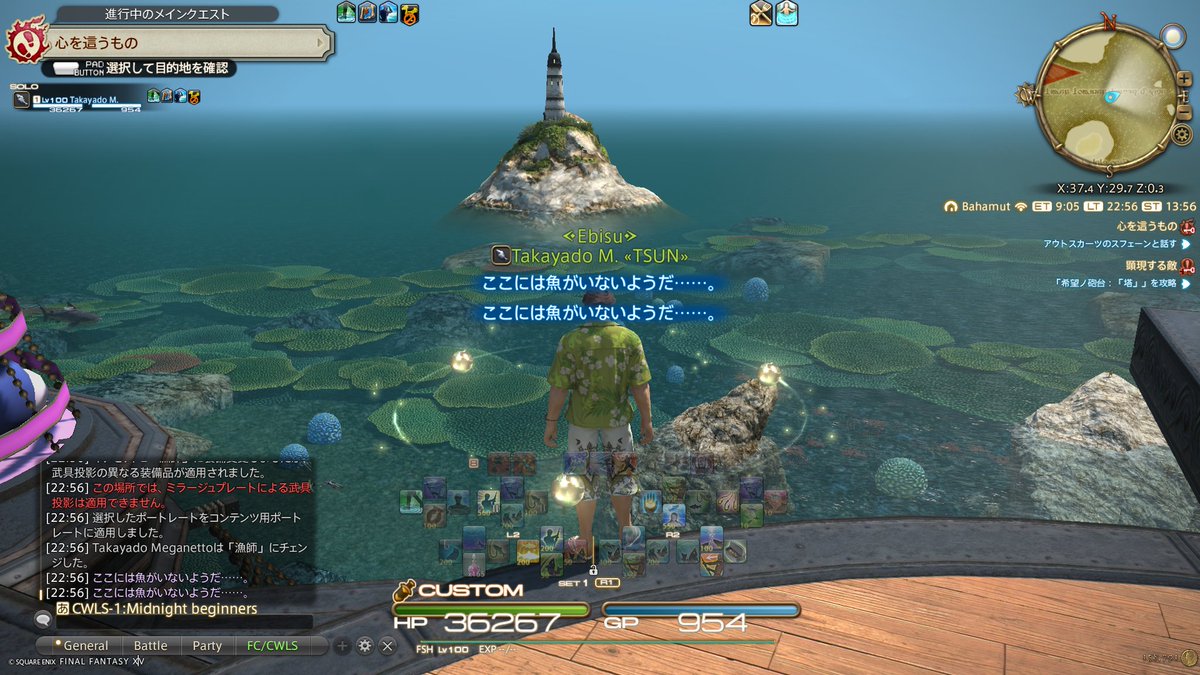Open the Party chat tab

(207, 645)
